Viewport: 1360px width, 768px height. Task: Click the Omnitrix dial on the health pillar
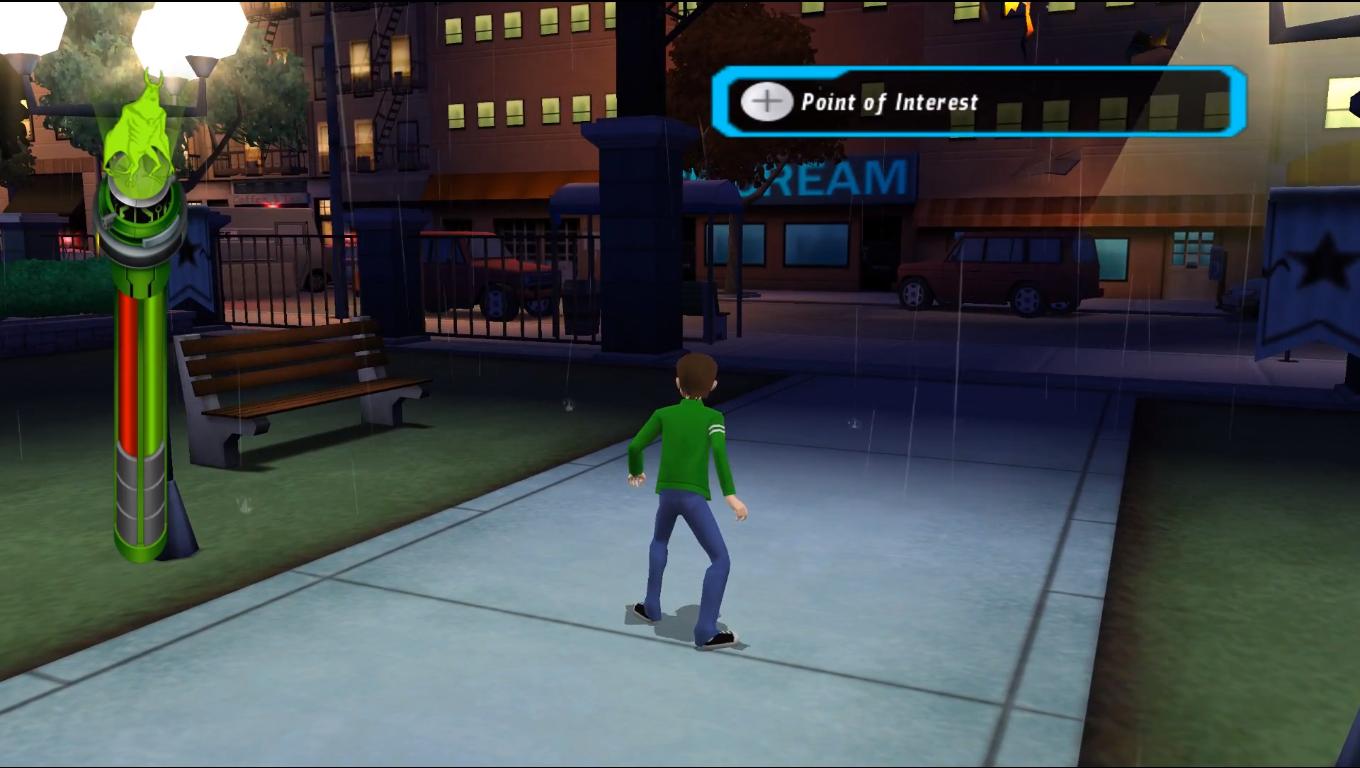(x=138, y=215)
